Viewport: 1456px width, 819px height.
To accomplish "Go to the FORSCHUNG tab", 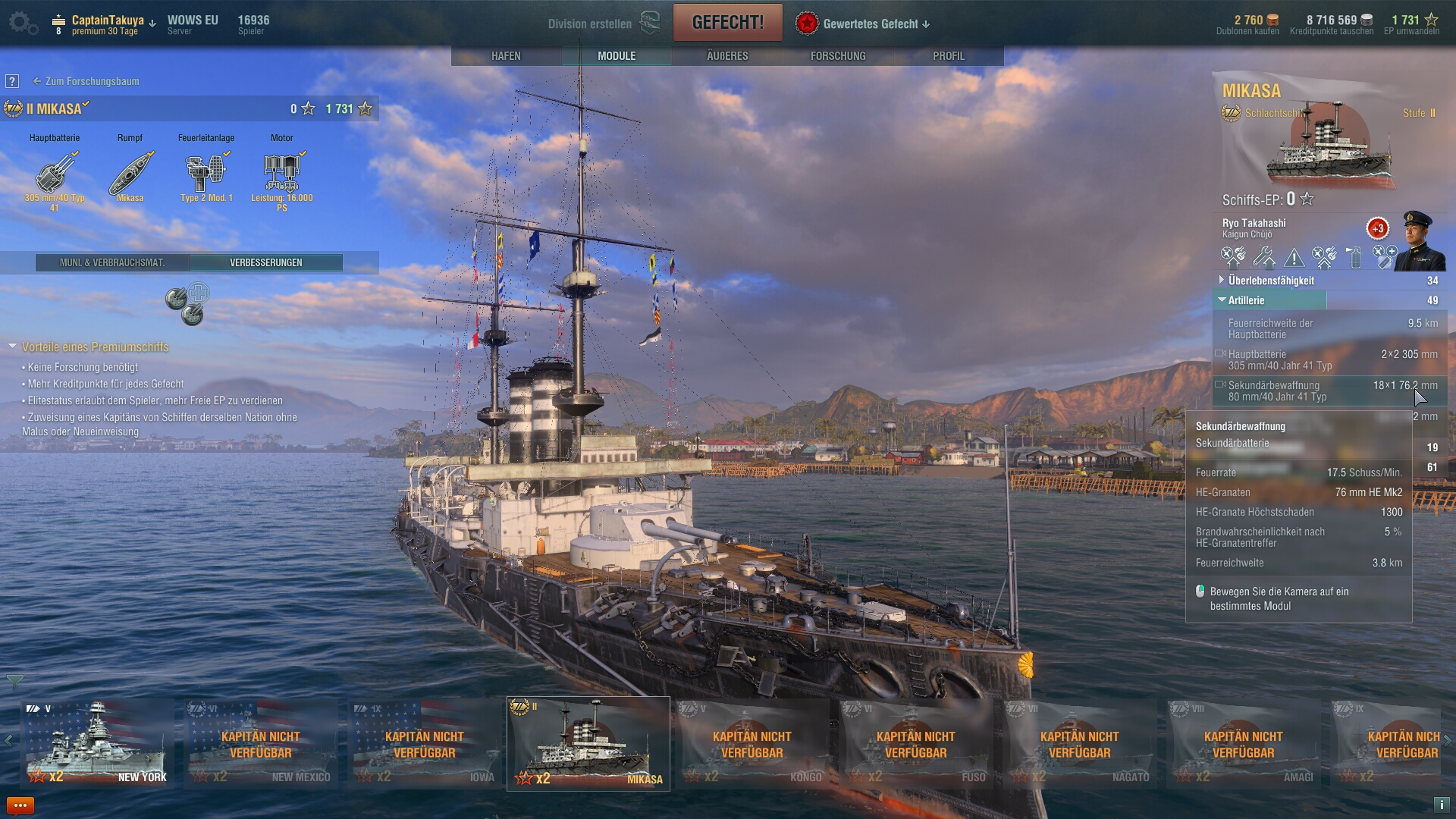I will pos(838,56).
